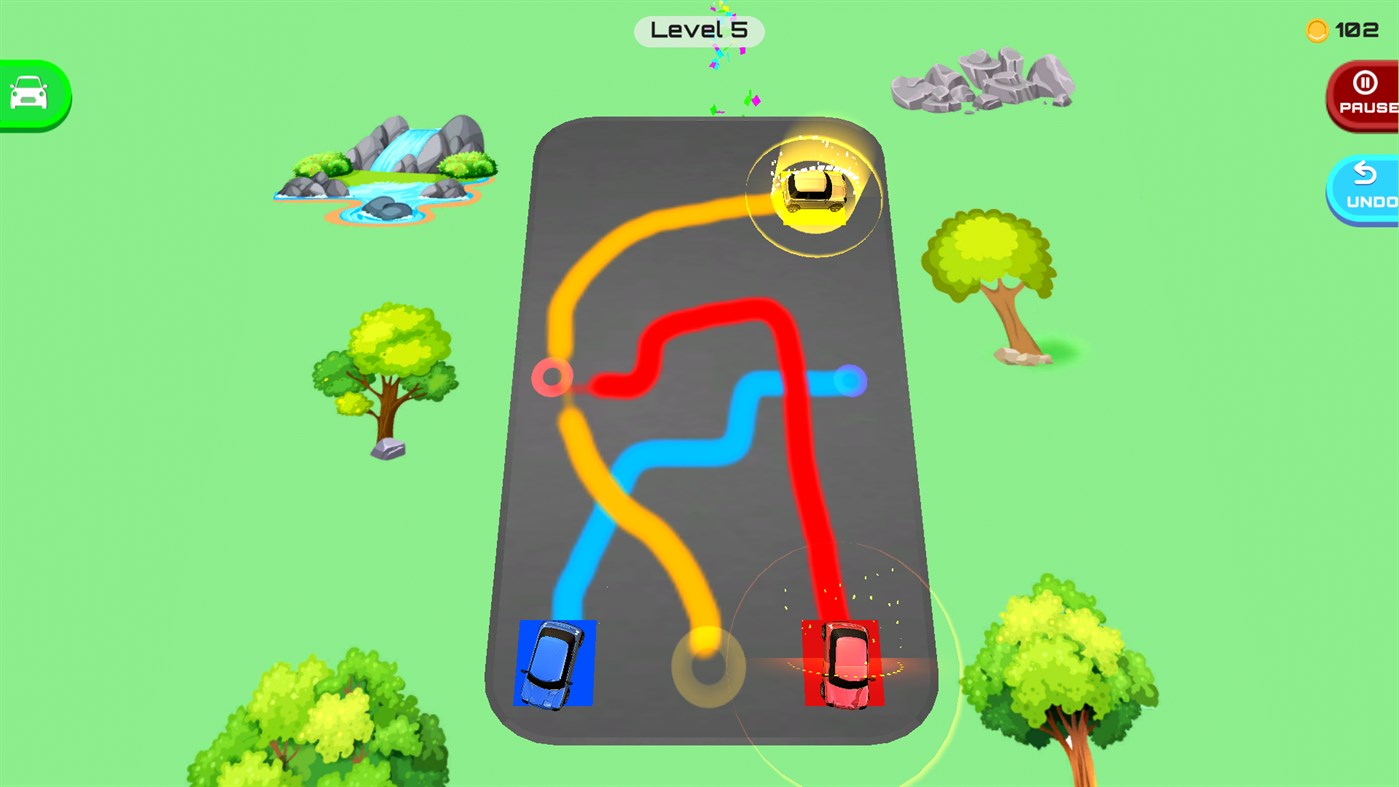Click the yellow parking spot circle
Screen dimensions: 1399x787
coord(708,670)
